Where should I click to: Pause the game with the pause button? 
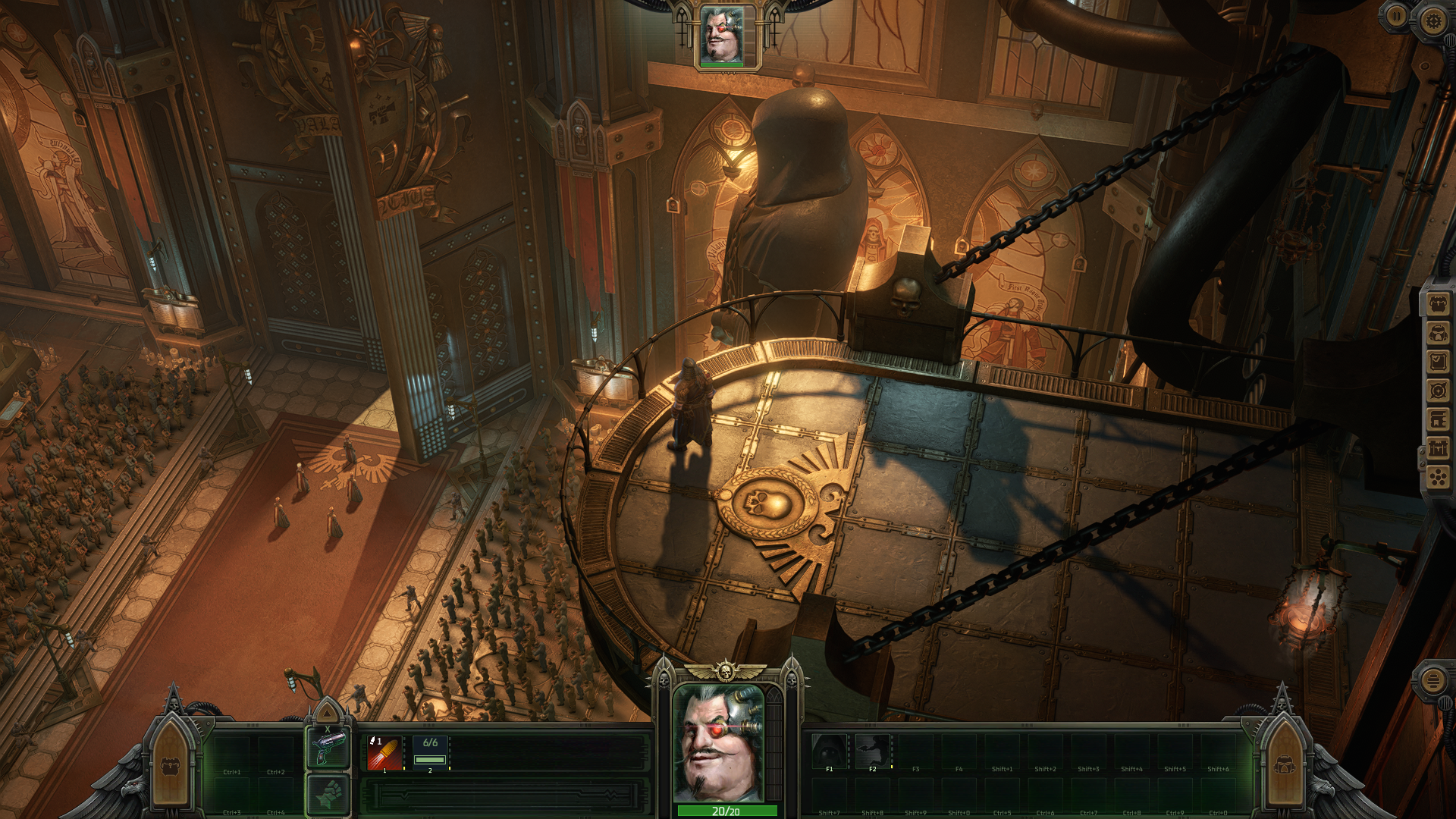point(1396,16)
